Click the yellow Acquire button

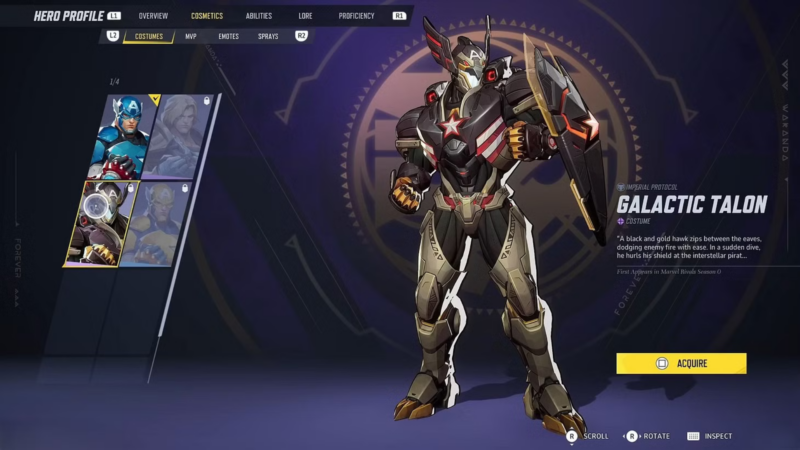coord(681,363)
